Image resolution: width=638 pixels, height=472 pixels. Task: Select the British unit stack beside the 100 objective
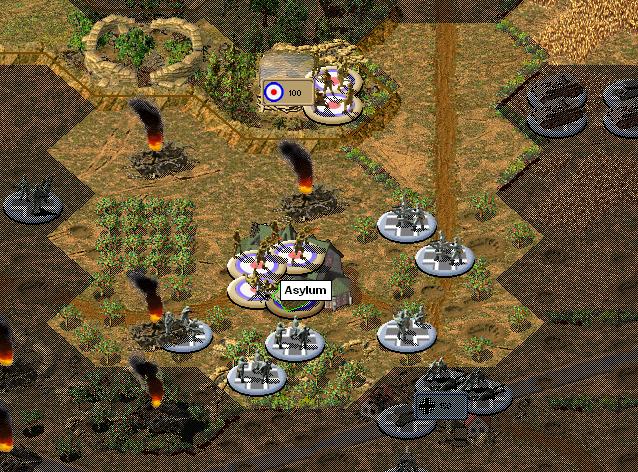pos(334,93)
